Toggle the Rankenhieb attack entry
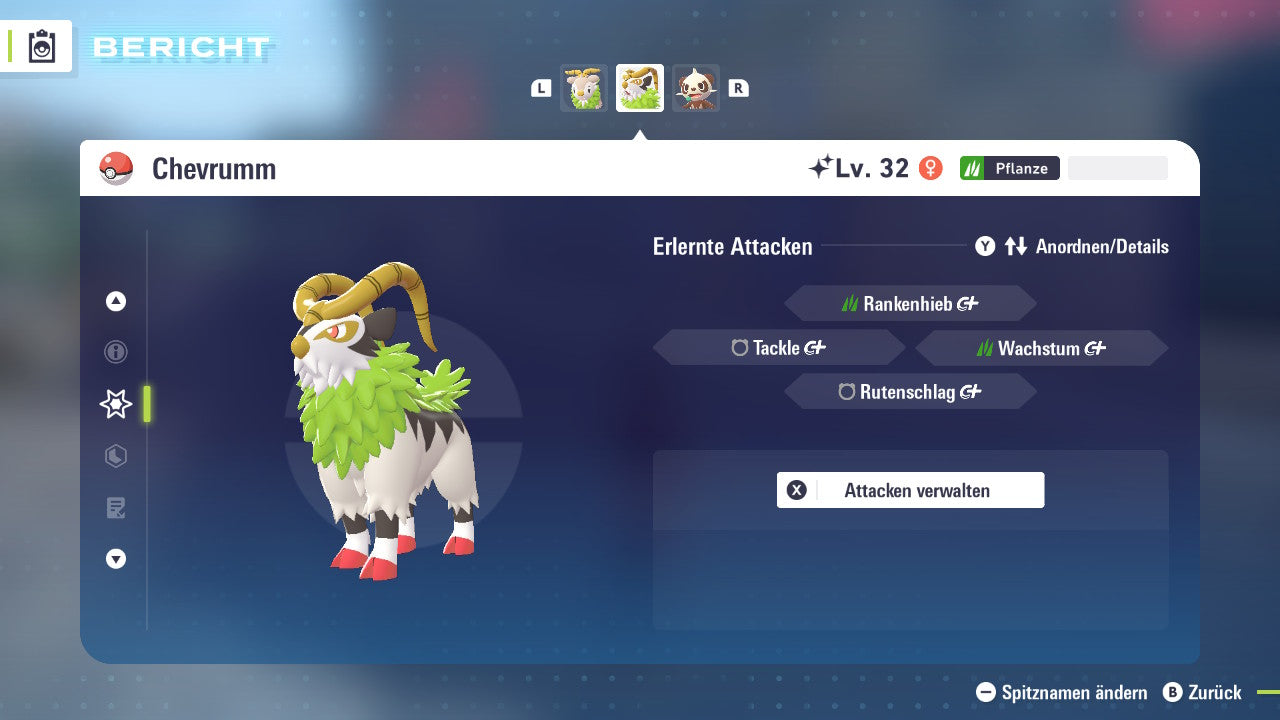Screen dimensions: 1280x720 click(x=910, y=303)
